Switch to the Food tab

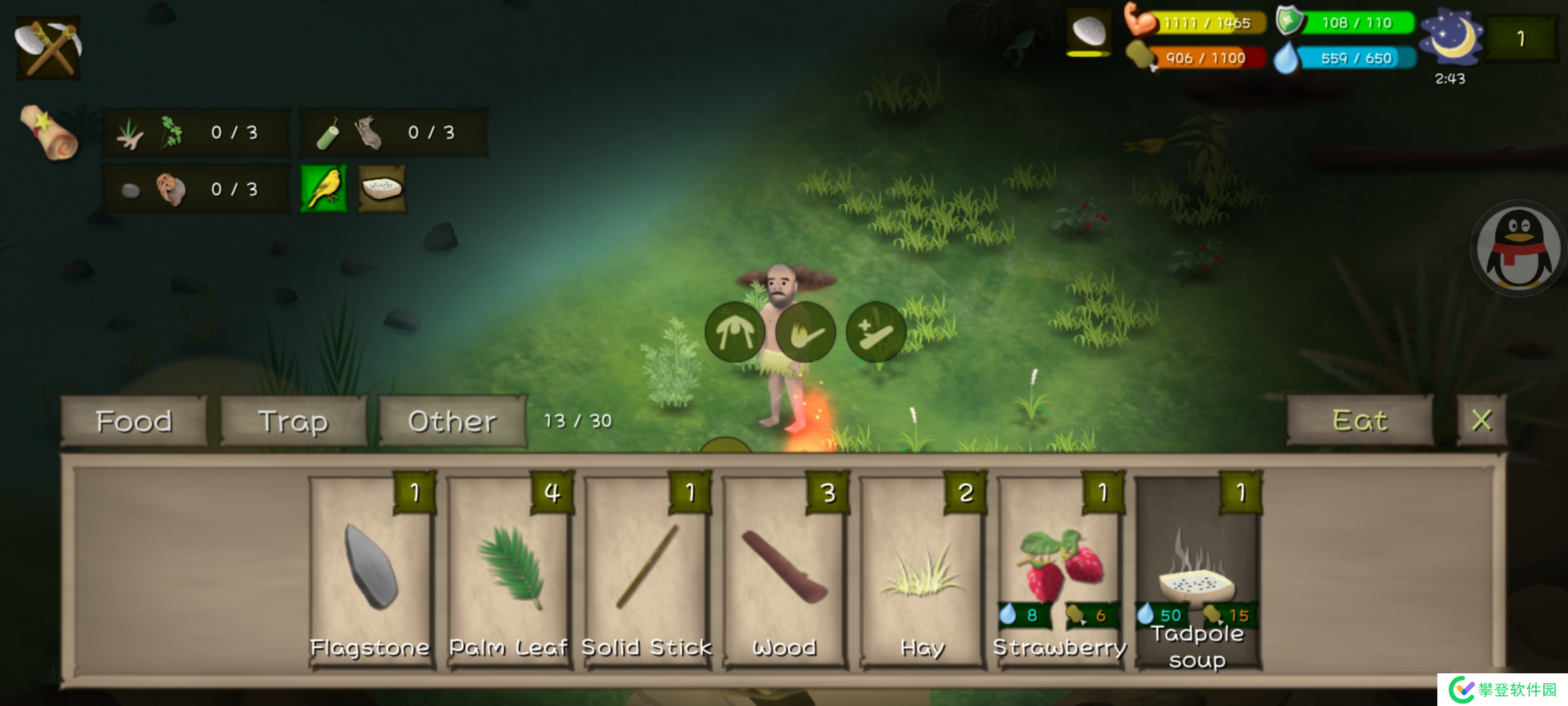134,422
